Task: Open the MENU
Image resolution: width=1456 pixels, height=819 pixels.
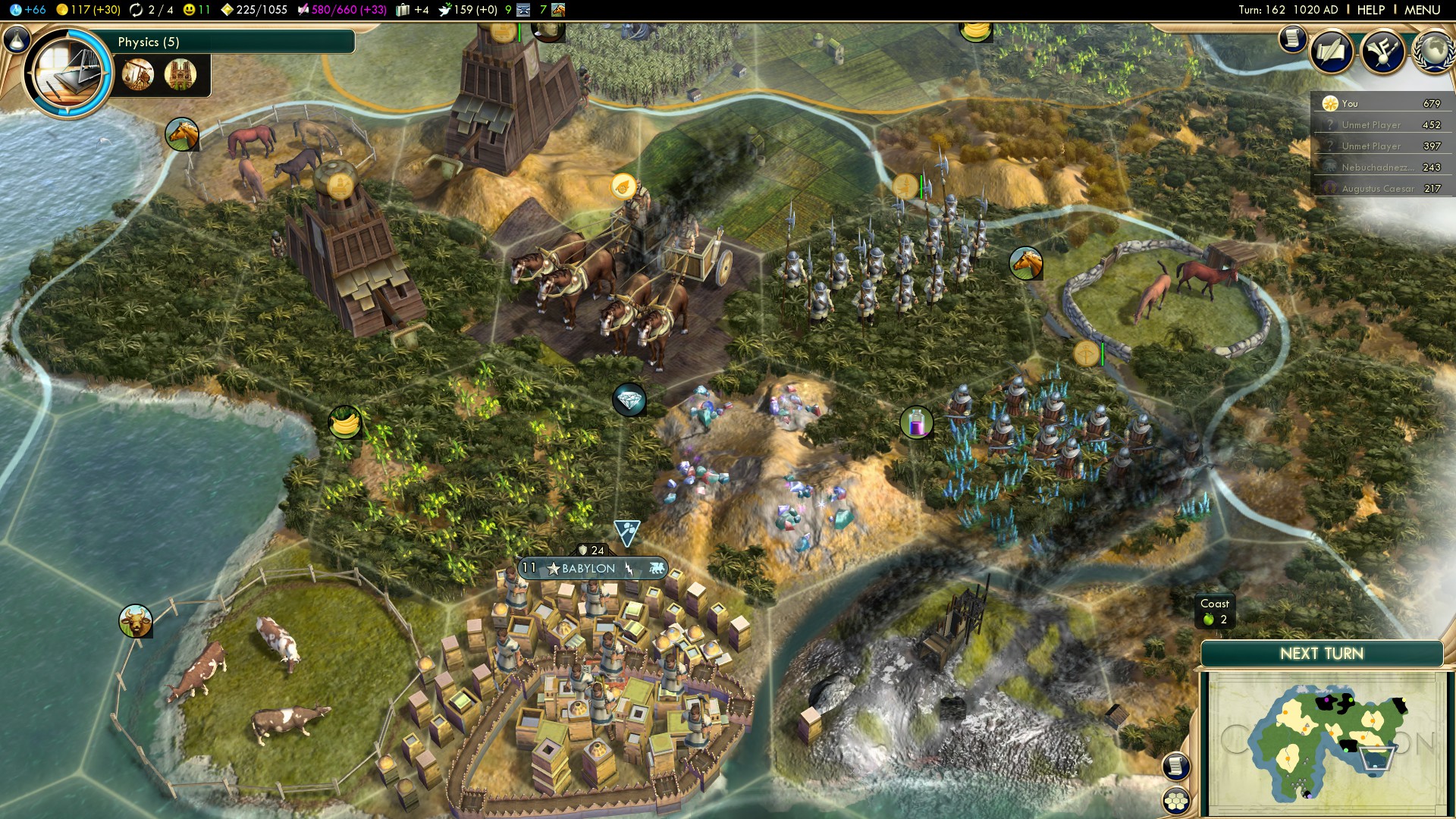Action: coord(1426,10)
